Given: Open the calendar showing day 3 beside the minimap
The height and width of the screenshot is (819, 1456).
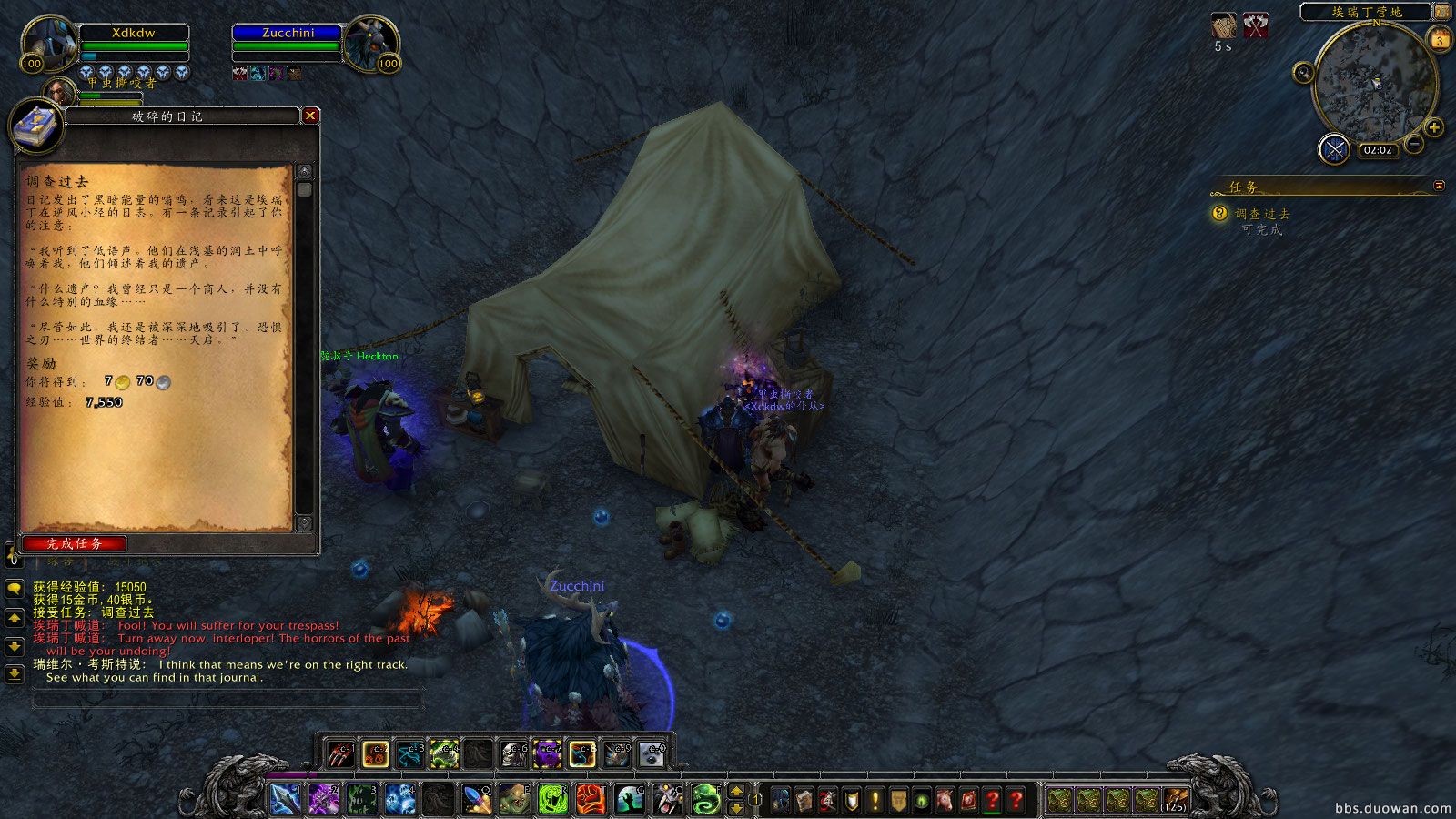Looking at the screenshot, I should pyautogui.click(x=1440, y=40).
